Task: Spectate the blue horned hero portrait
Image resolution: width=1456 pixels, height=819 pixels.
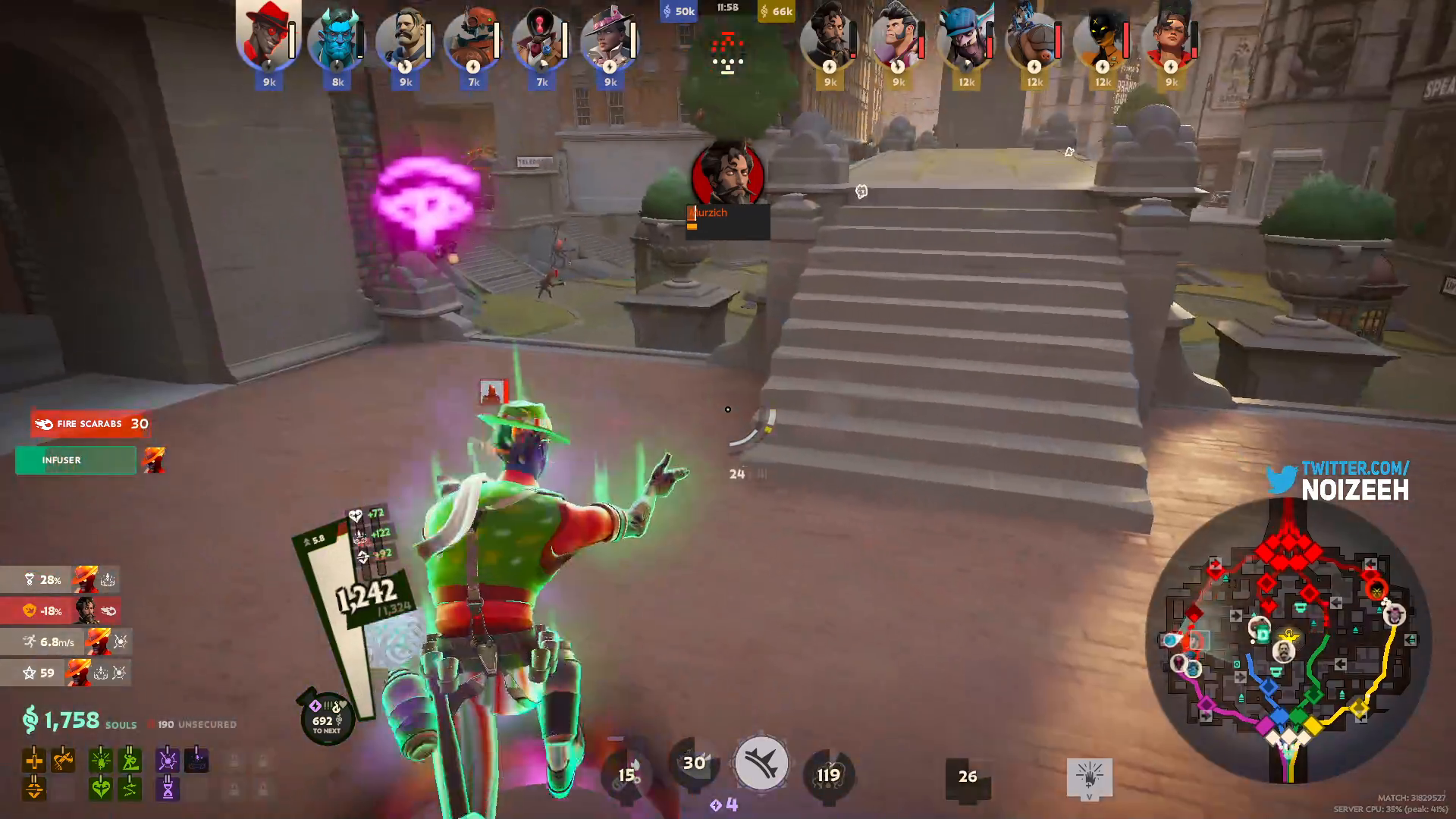Action: [x=337, y=39]
